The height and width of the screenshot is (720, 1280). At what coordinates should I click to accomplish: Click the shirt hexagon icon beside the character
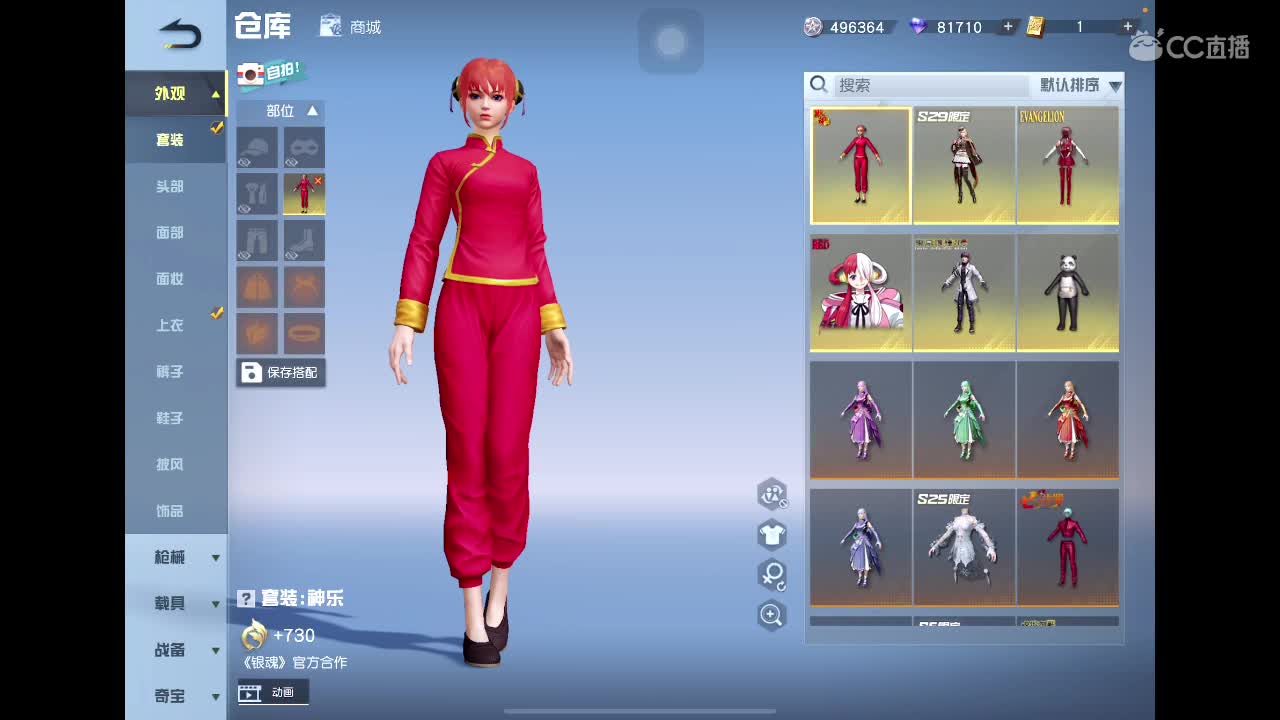click(772, 536)
